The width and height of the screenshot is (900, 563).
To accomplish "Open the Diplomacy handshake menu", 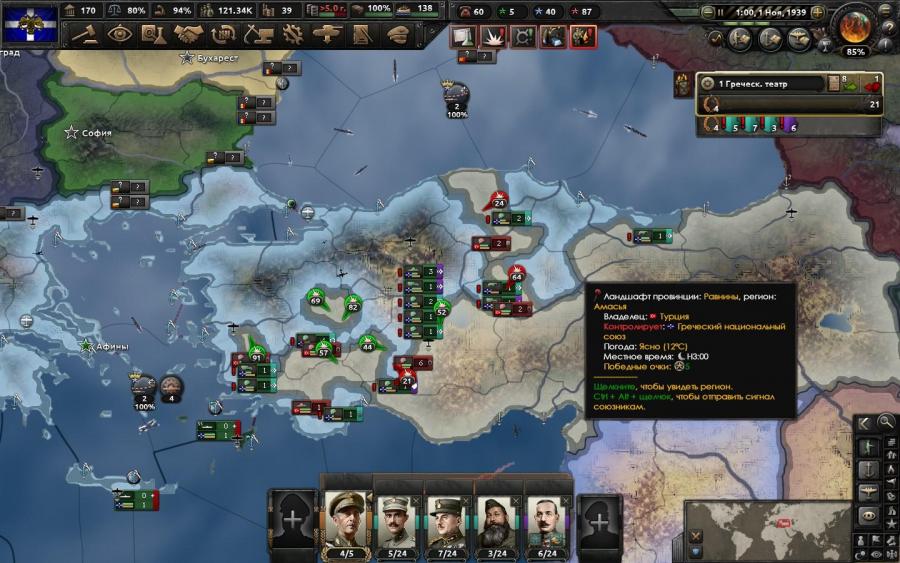I will pyautogui.click(x=188, y=34).
